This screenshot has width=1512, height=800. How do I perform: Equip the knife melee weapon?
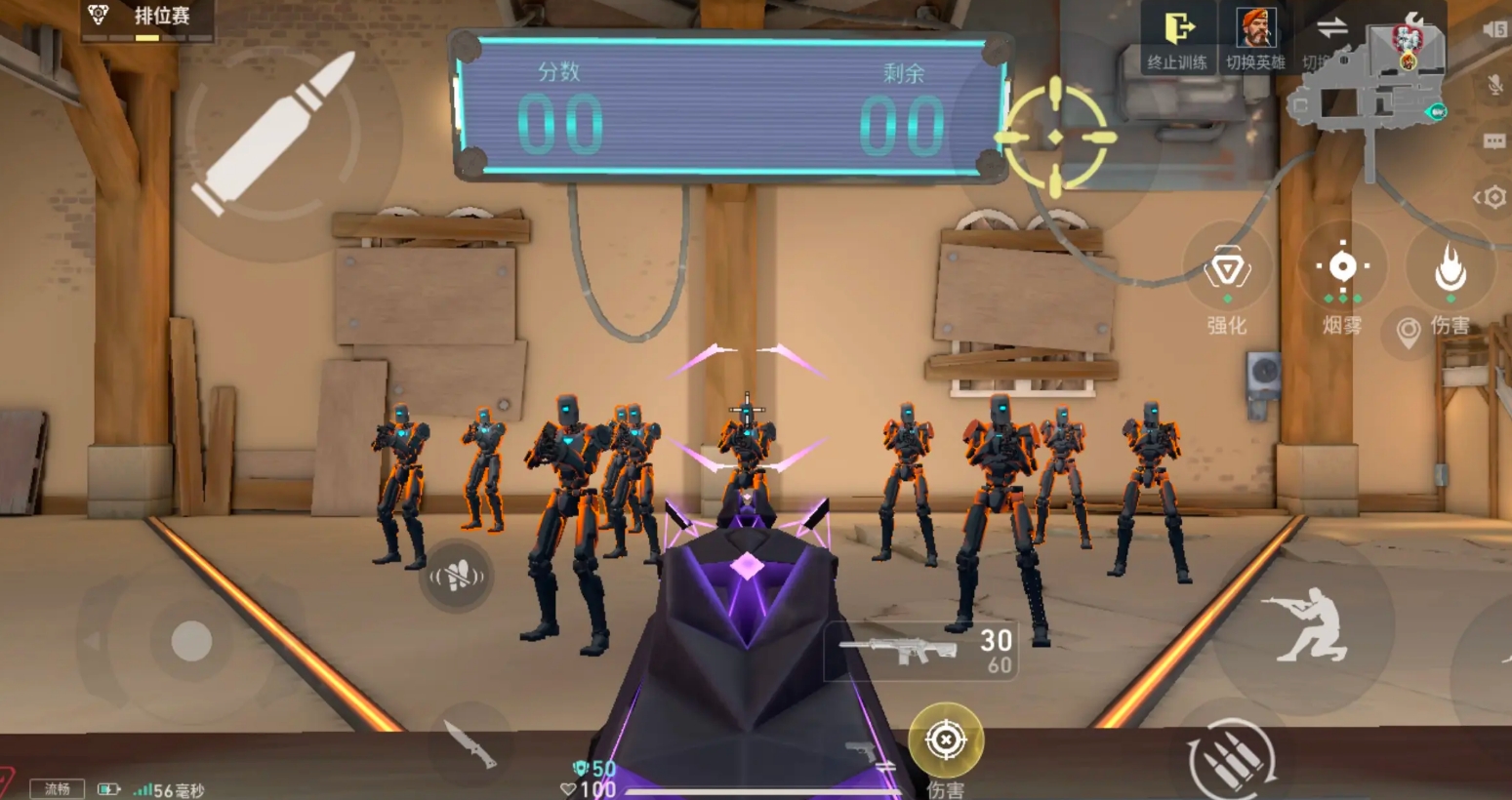(x=470, y=745)
